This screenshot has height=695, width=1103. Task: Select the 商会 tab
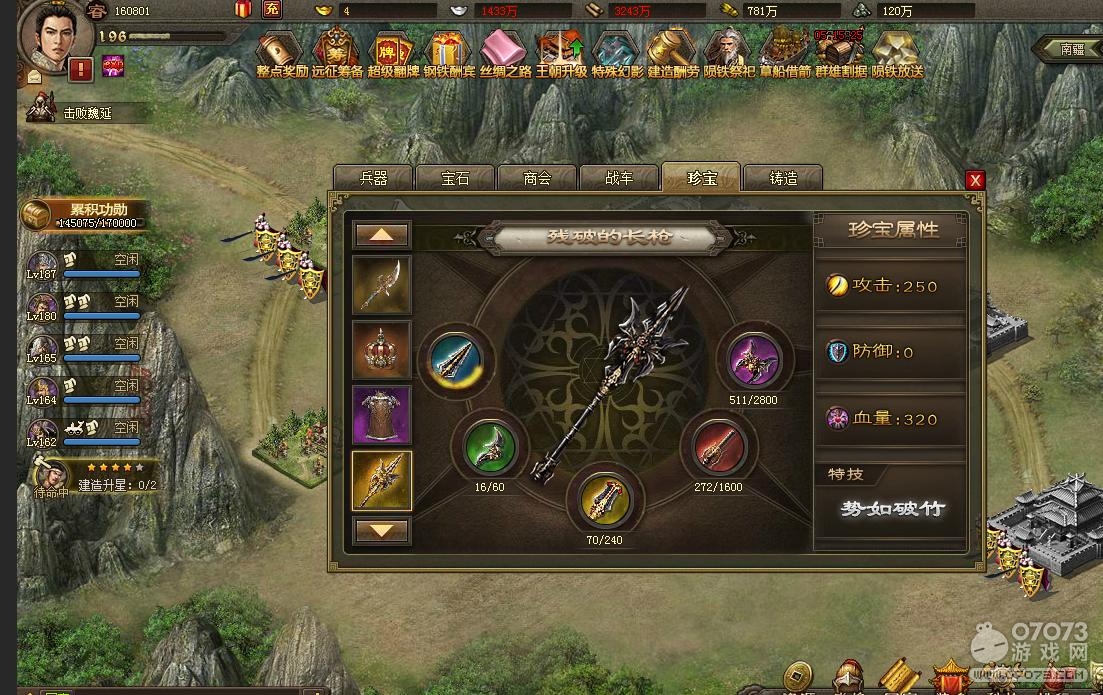point(537,178)
